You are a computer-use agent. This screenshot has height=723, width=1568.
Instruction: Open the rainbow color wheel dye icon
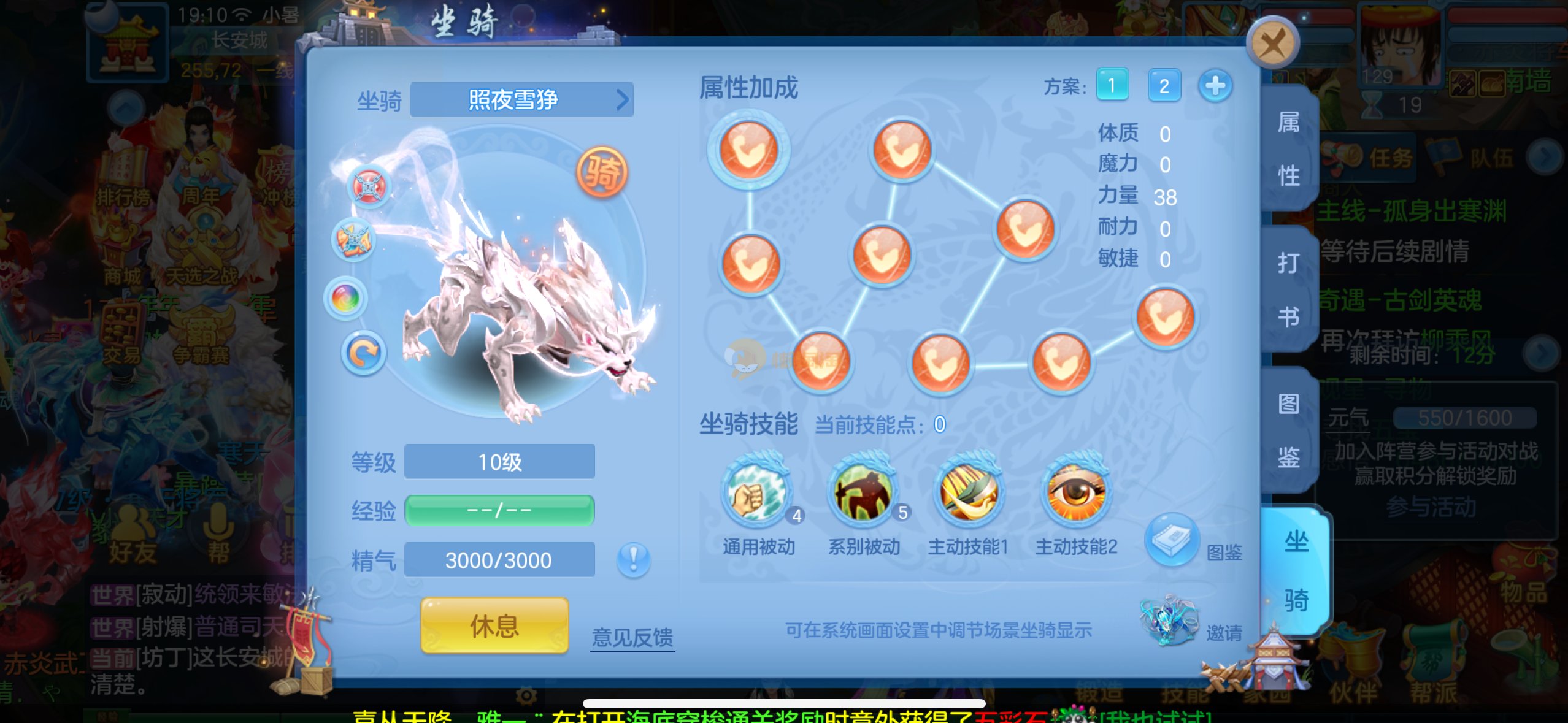pos(346,299)
